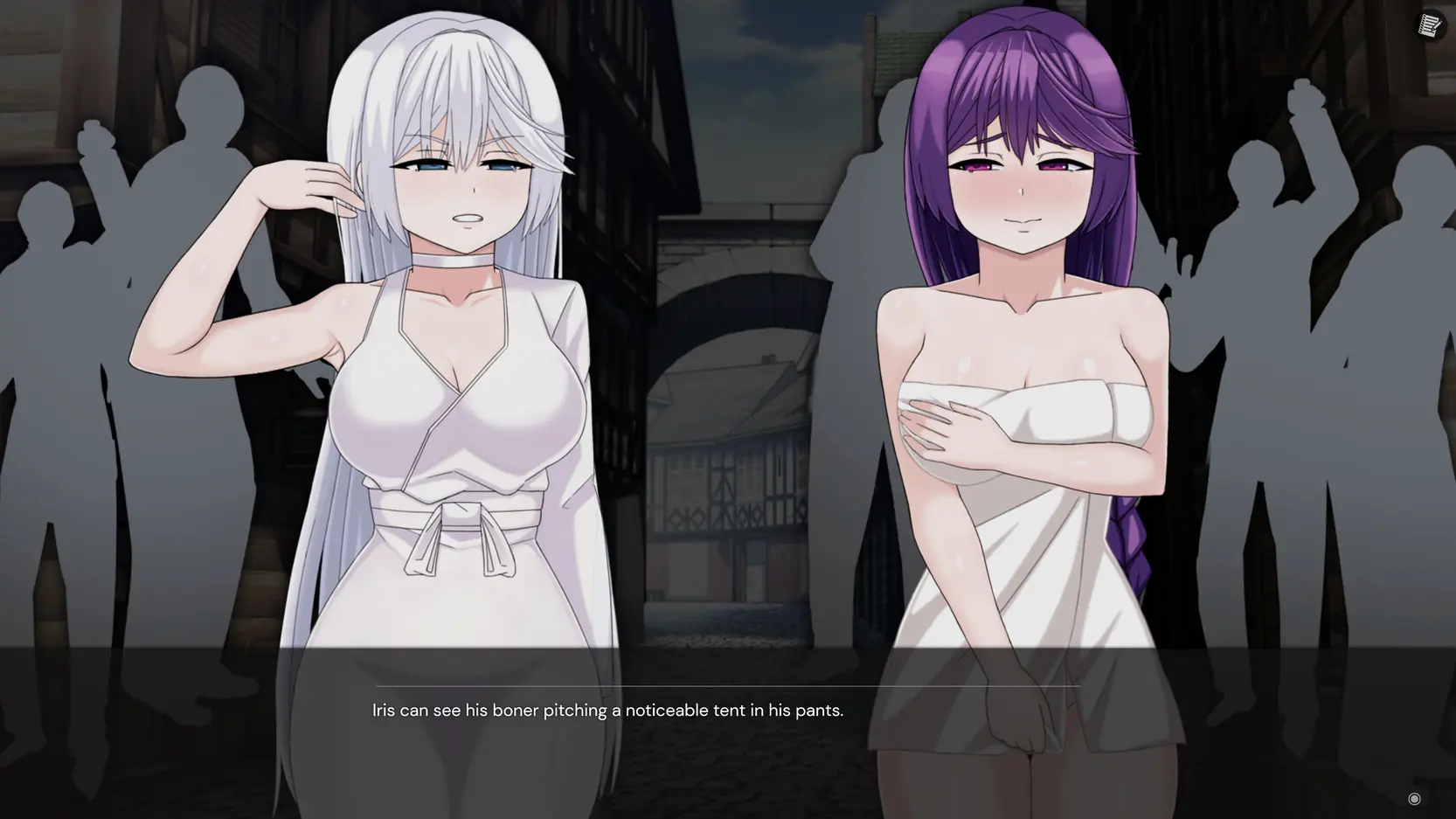The image size is (1456, 819).
Task: Click the small circular button in the corner
Action: [1414, 798]
